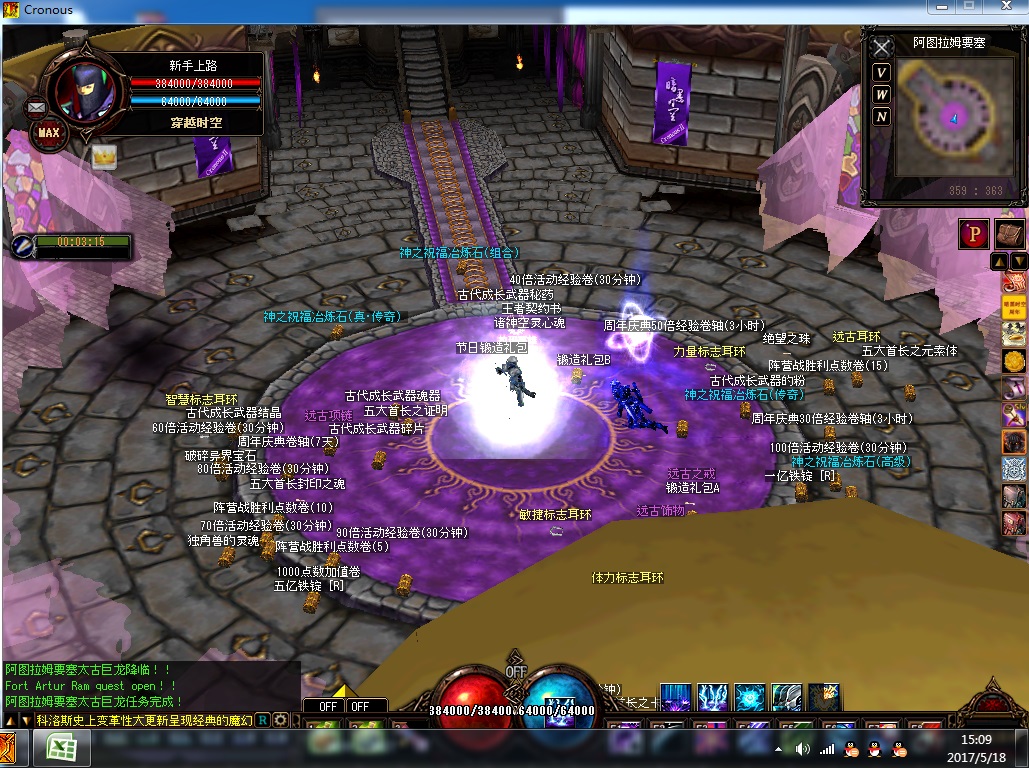
Task: Close the minimap panel with the X
Action: [x=881, y=48]
